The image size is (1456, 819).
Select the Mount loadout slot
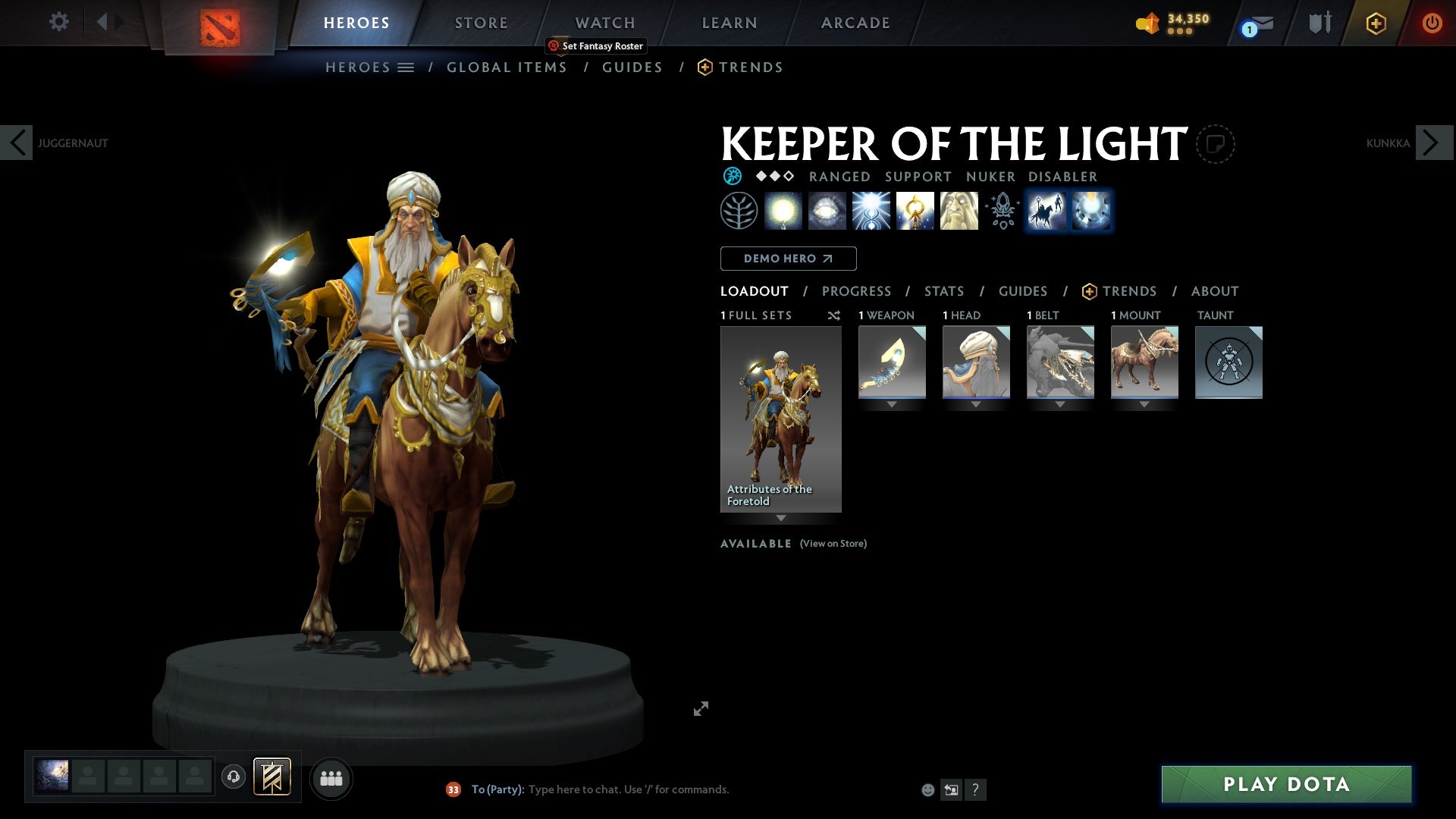[x=1144, y=362]
